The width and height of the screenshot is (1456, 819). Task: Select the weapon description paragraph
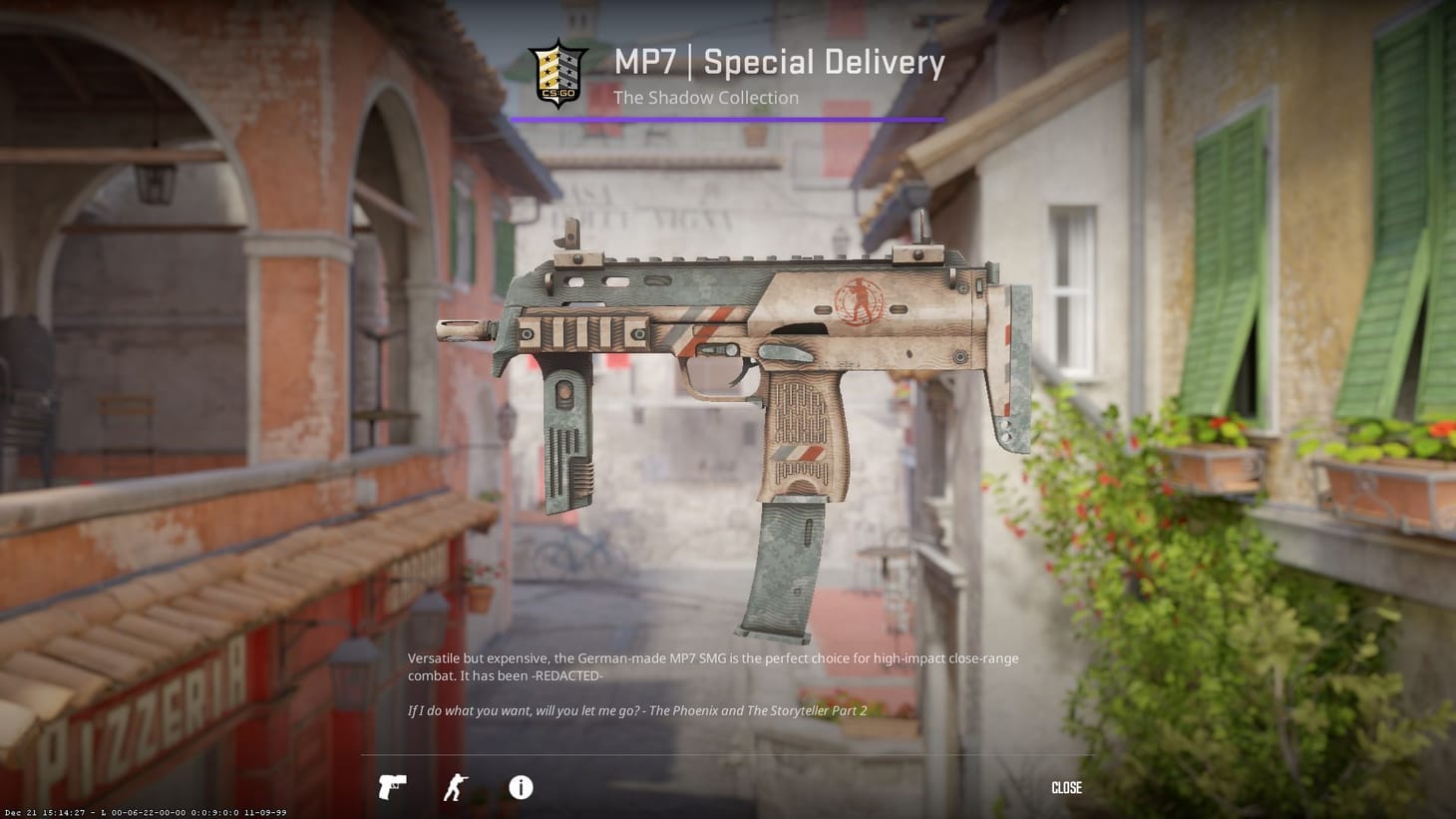(714, 666)
